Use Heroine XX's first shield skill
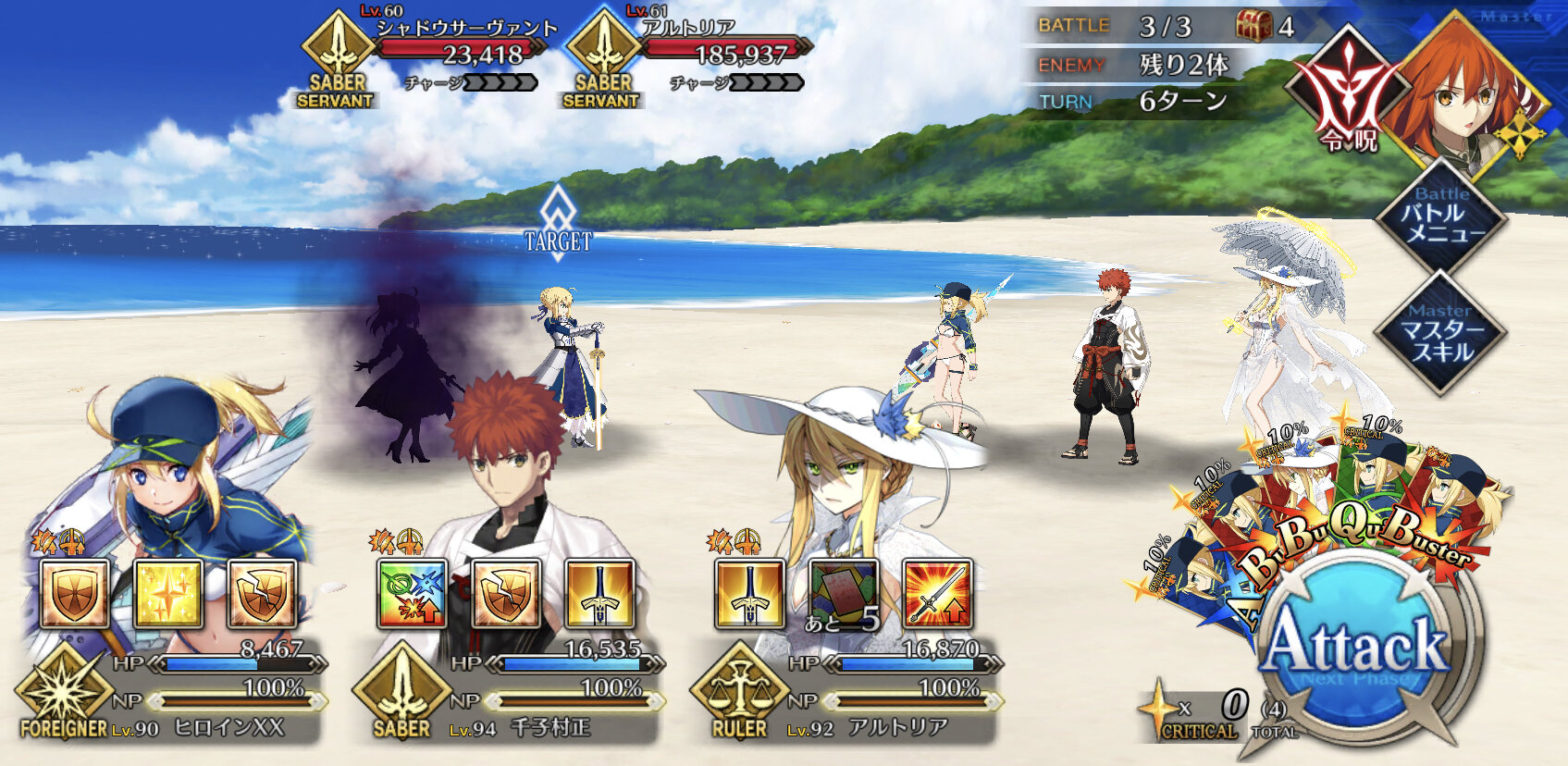 tap(74, 594)
